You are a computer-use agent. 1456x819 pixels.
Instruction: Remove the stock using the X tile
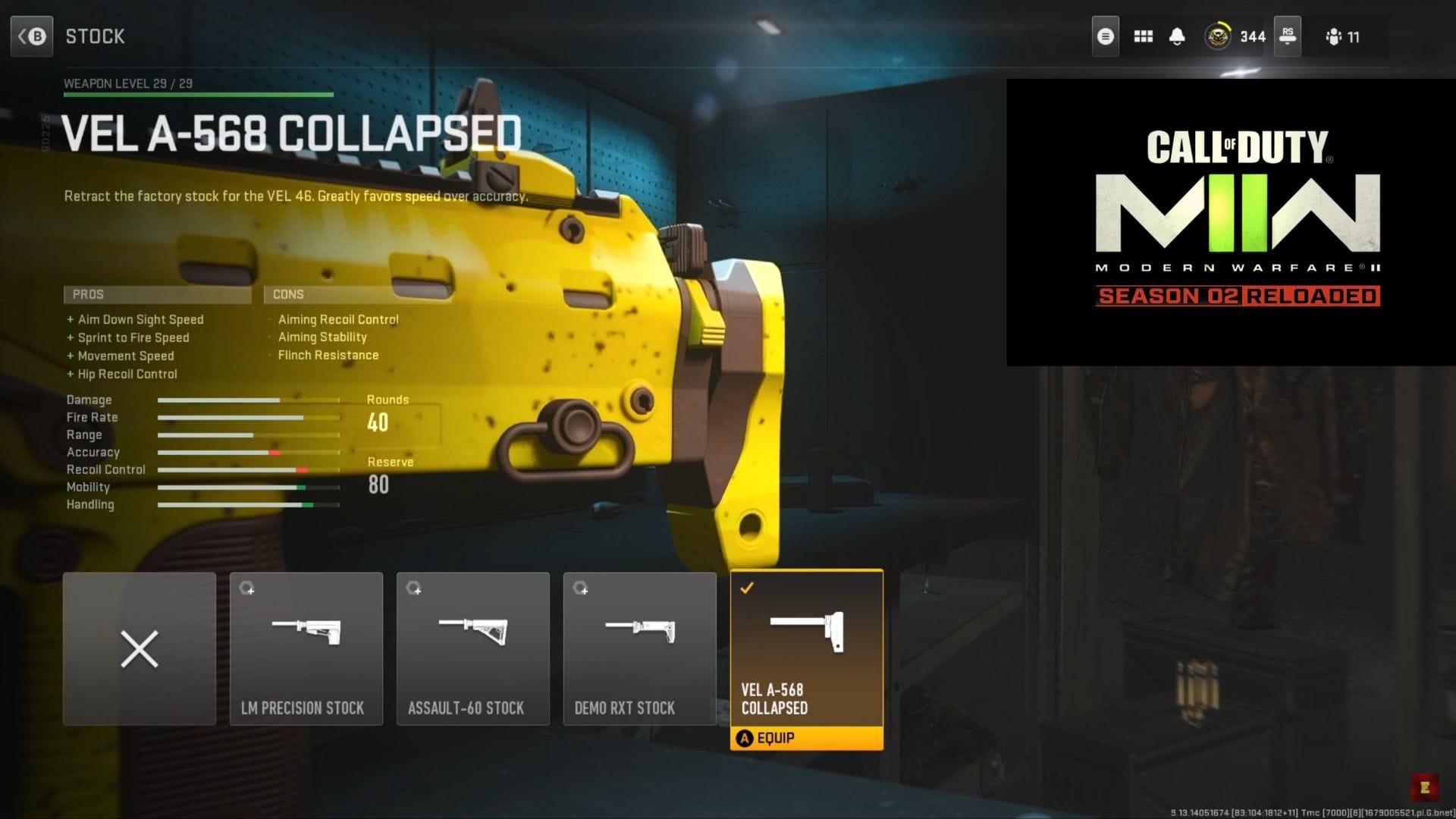pos(140,648)
